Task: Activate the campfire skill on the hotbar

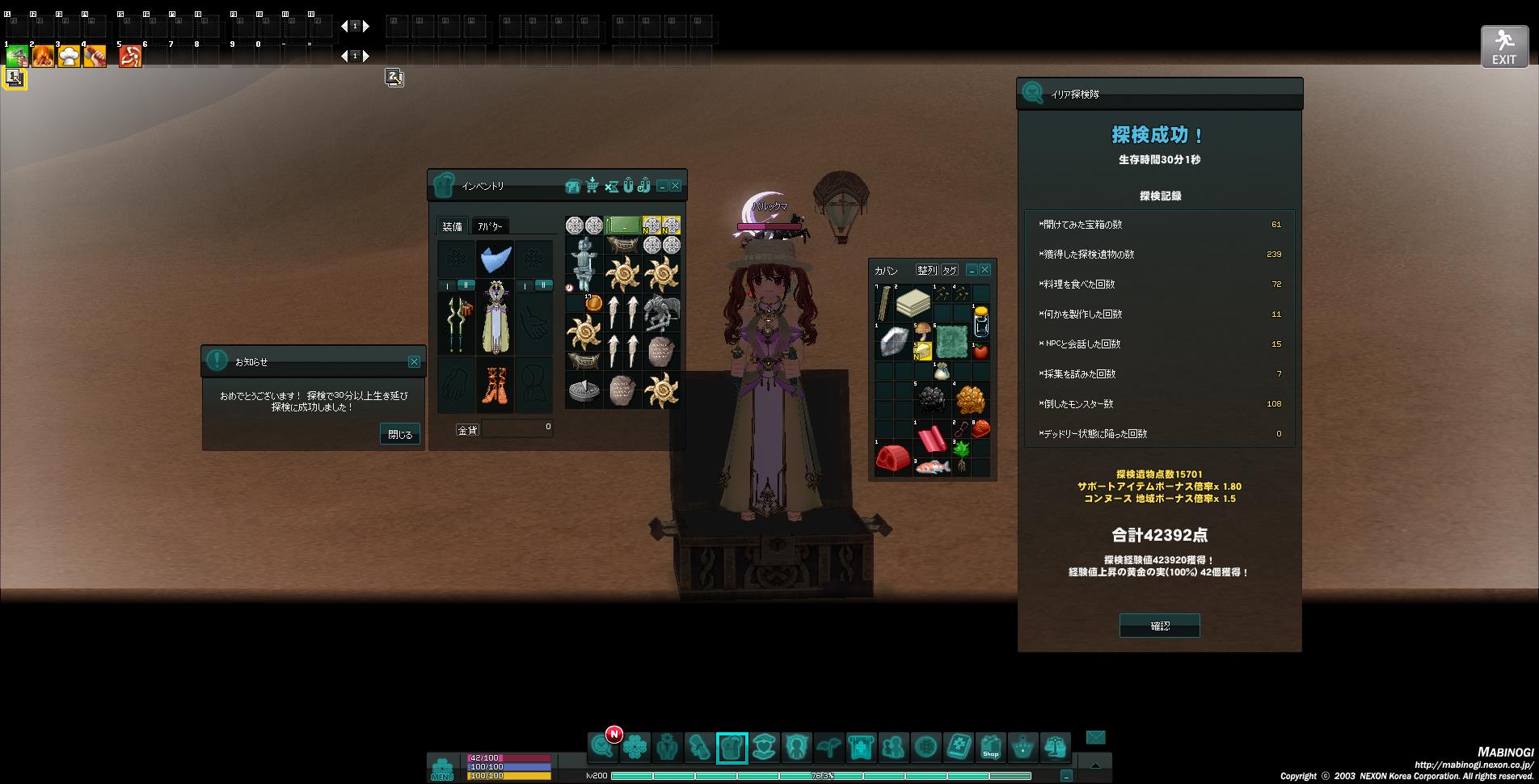Action: [43, 56]
